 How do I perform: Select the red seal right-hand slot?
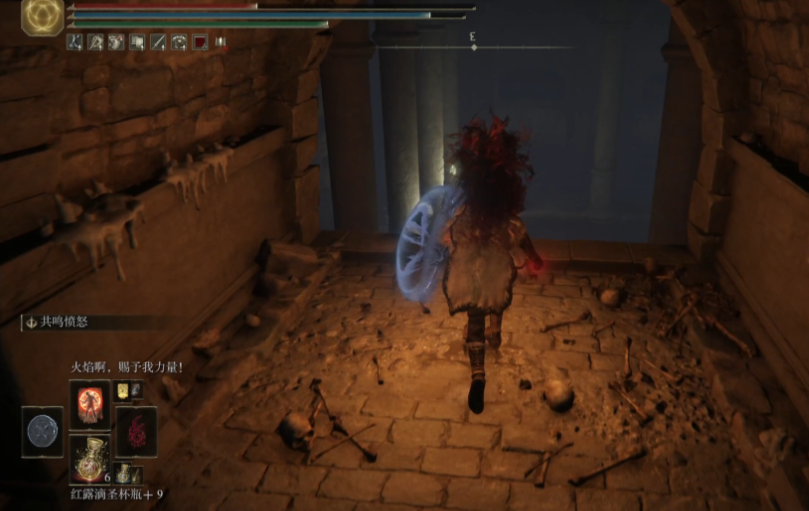[135, 431]
